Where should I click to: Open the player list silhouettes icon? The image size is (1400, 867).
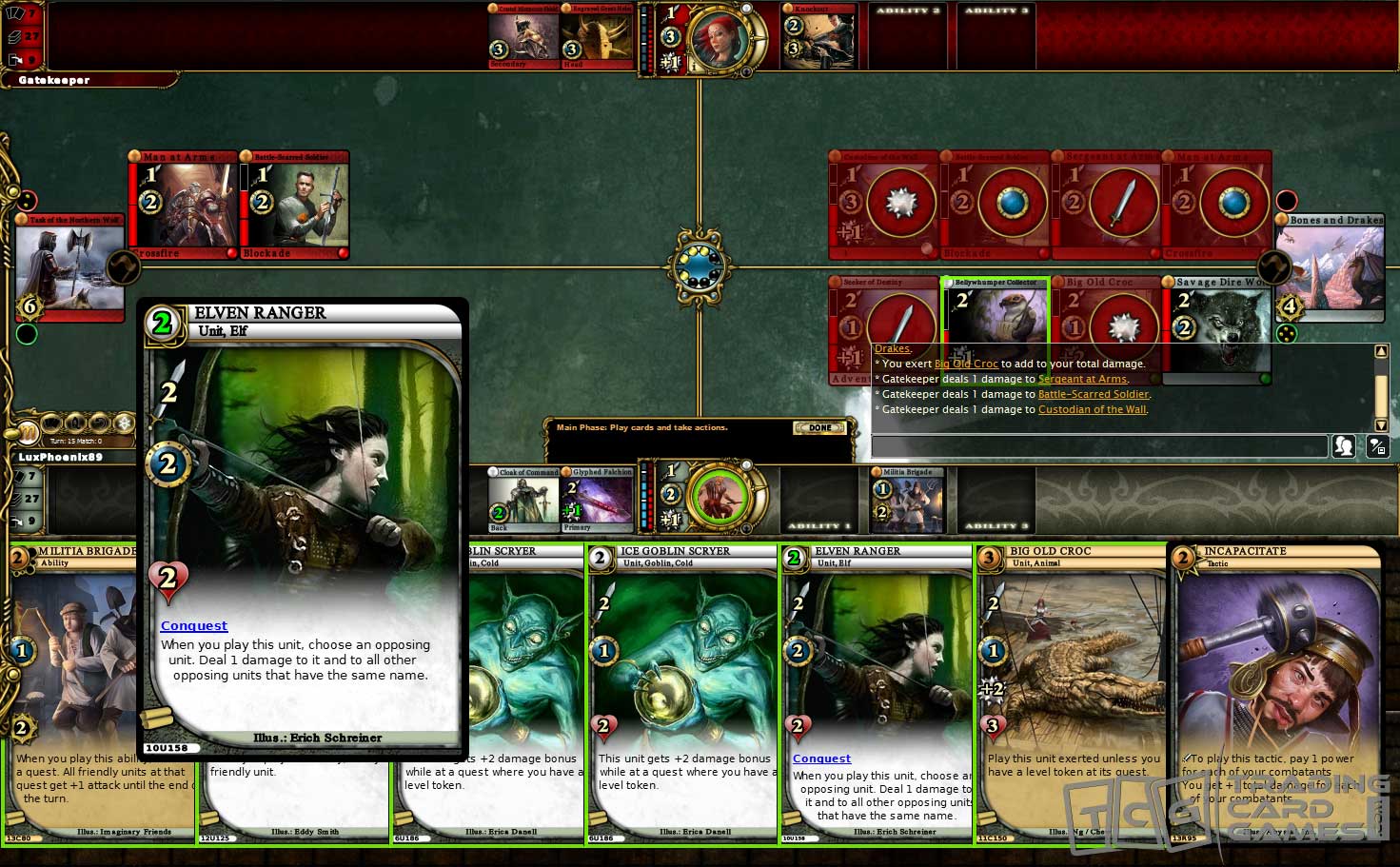click(x=1343, y=445)
